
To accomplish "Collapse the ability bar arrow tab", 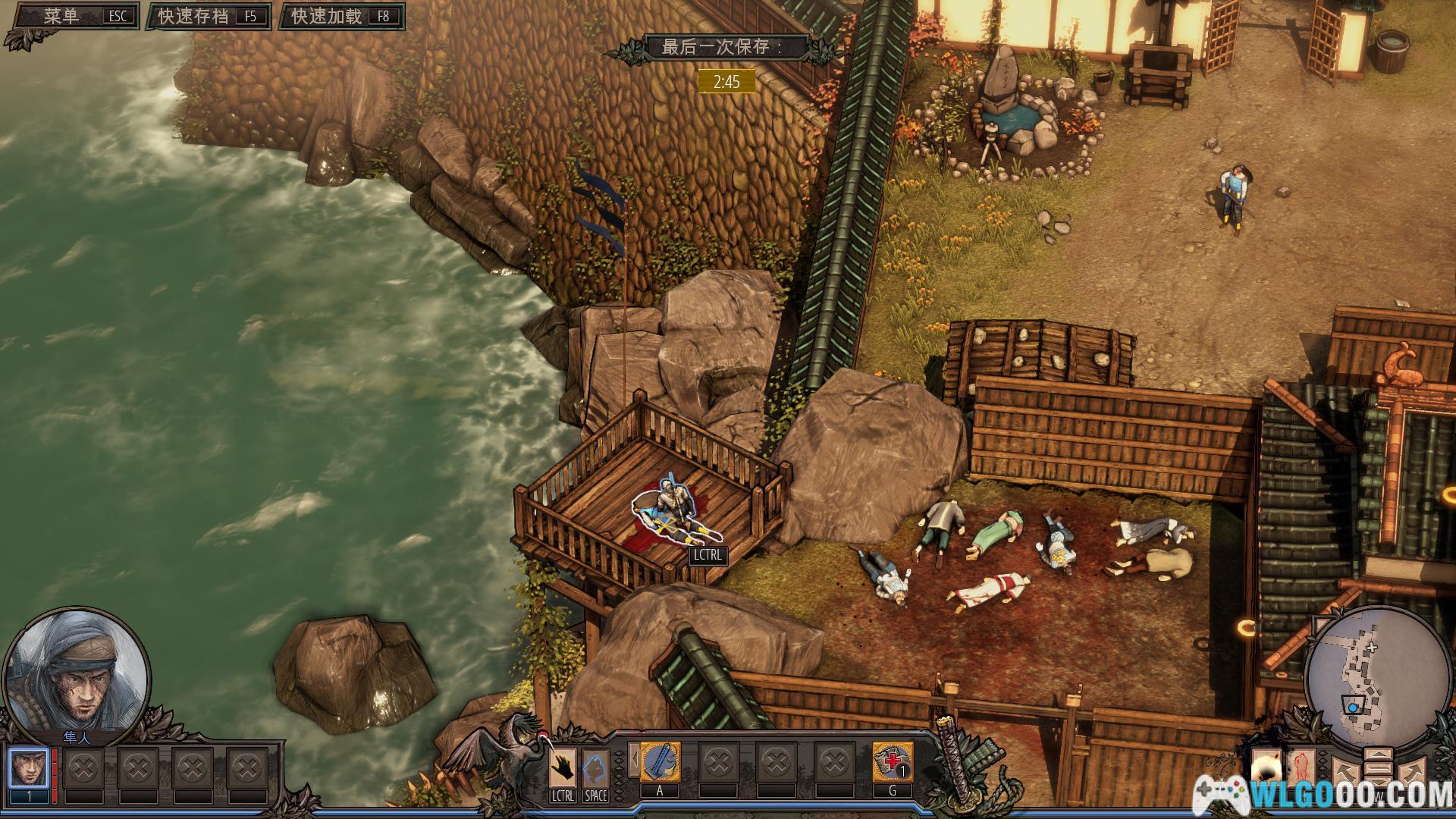I will tap(632, 761).
